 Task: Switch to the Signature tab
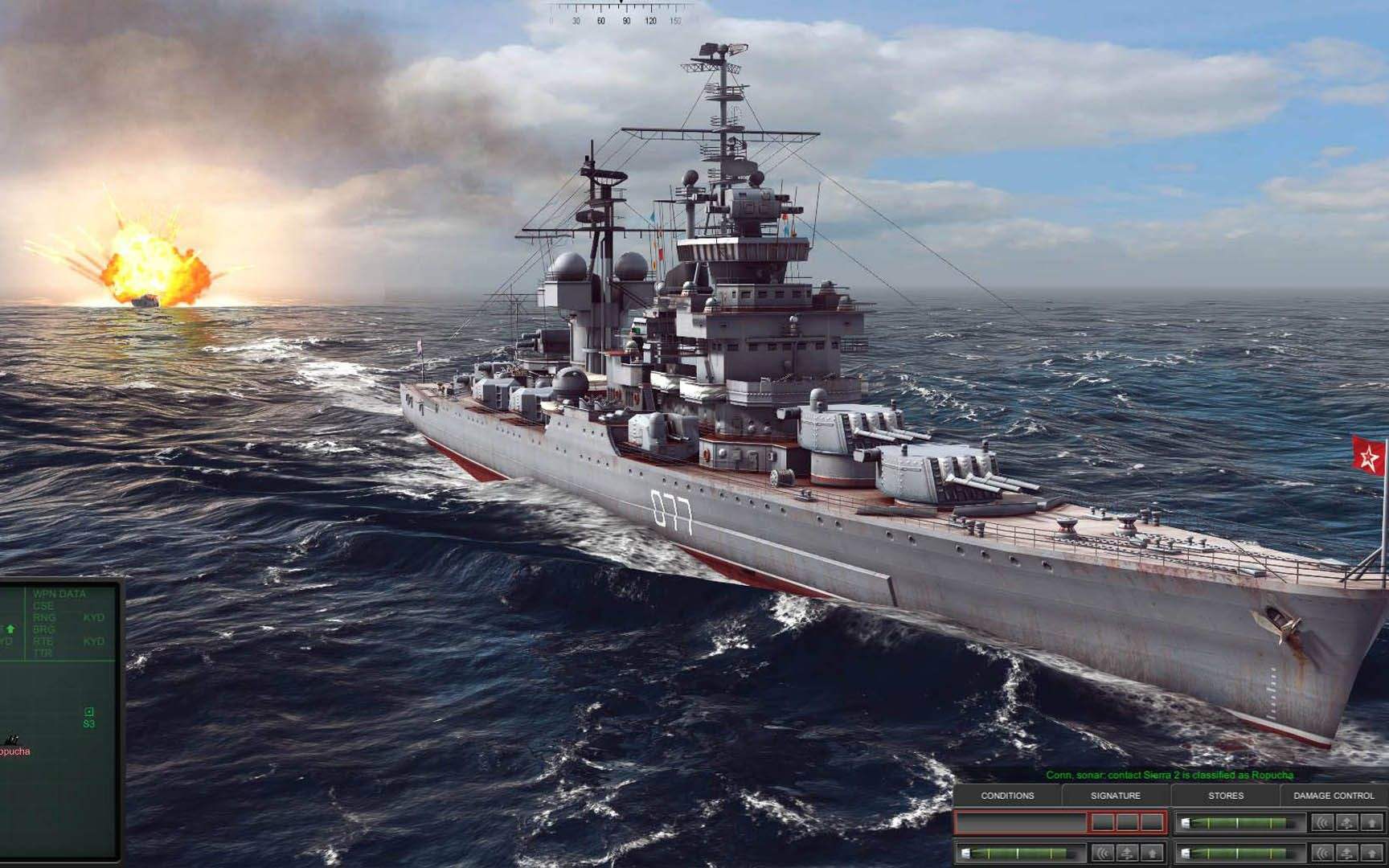(1115, 796)
